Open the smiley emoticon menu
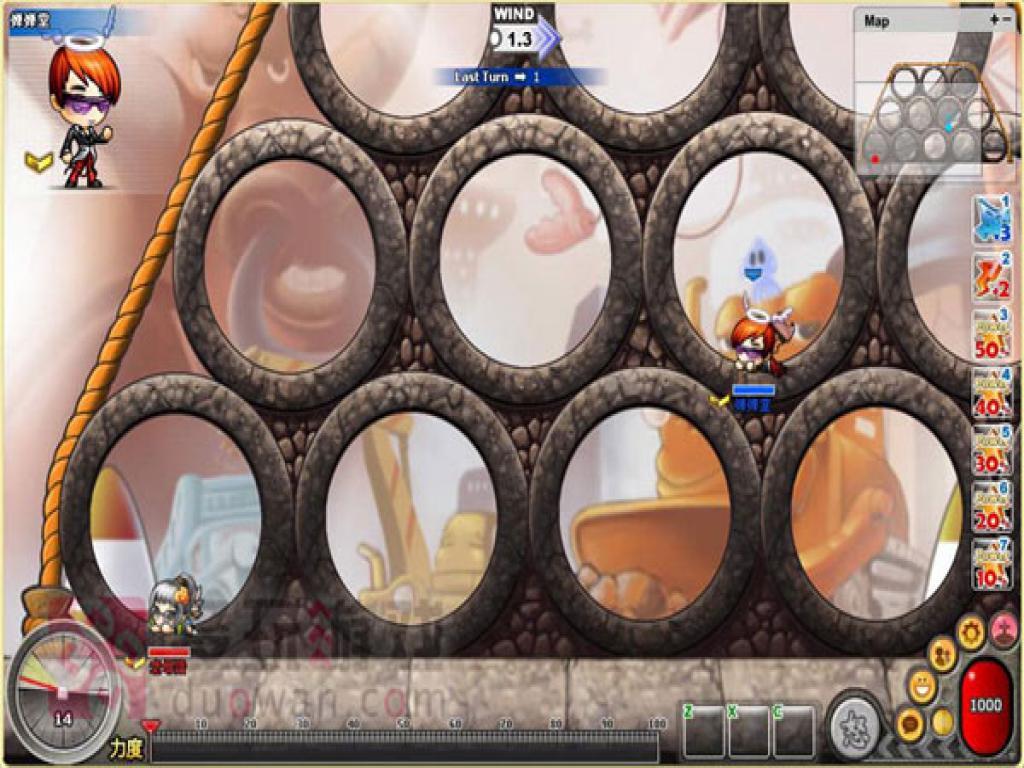Image resolution: width=1024 pixels, height=768 pixels. [x=922, y=686]
